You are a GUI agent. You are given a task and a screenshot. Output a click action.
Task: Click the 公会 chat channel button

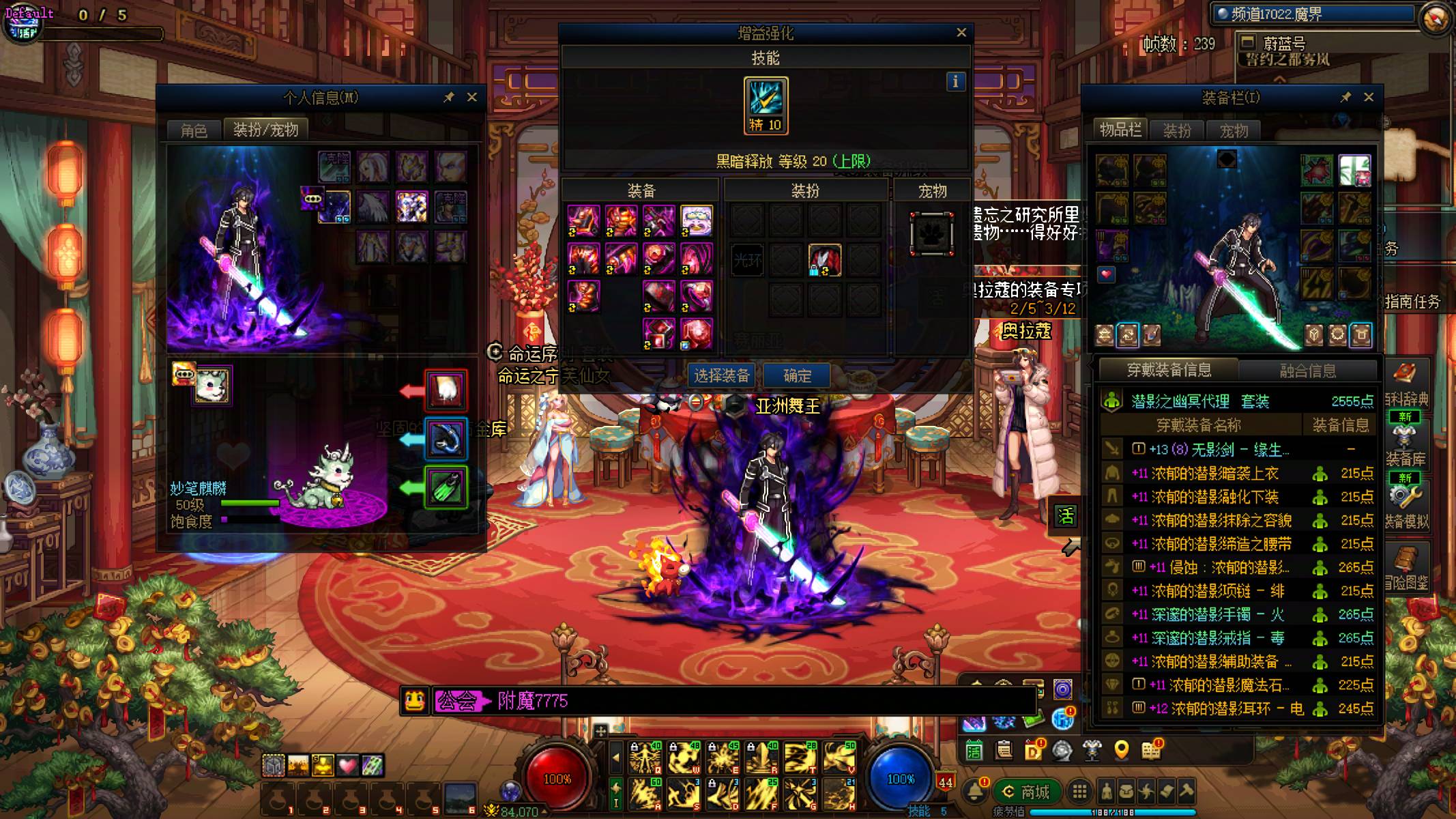(x=456, y=701)
